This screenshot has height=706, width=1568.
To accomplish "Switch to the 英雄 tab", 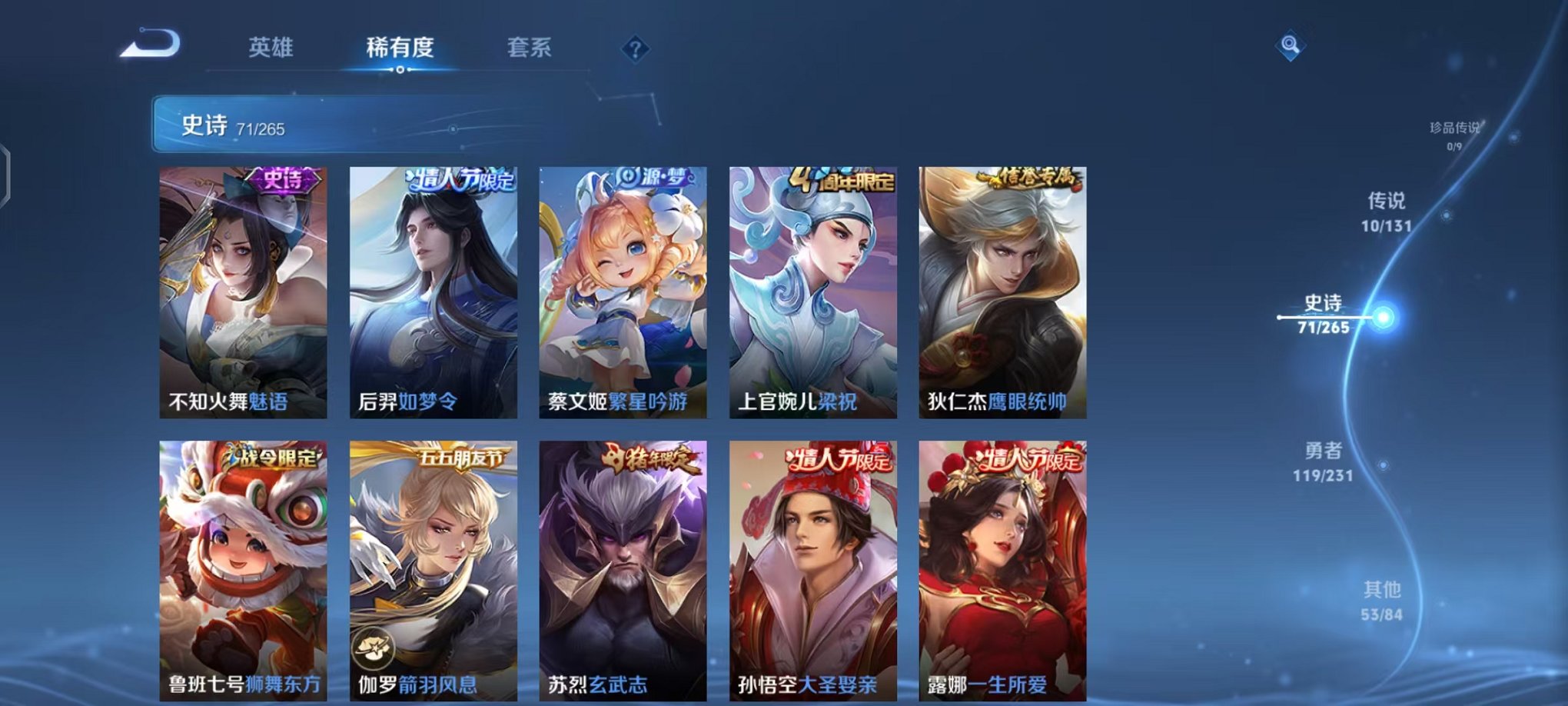I will [273, 48].
